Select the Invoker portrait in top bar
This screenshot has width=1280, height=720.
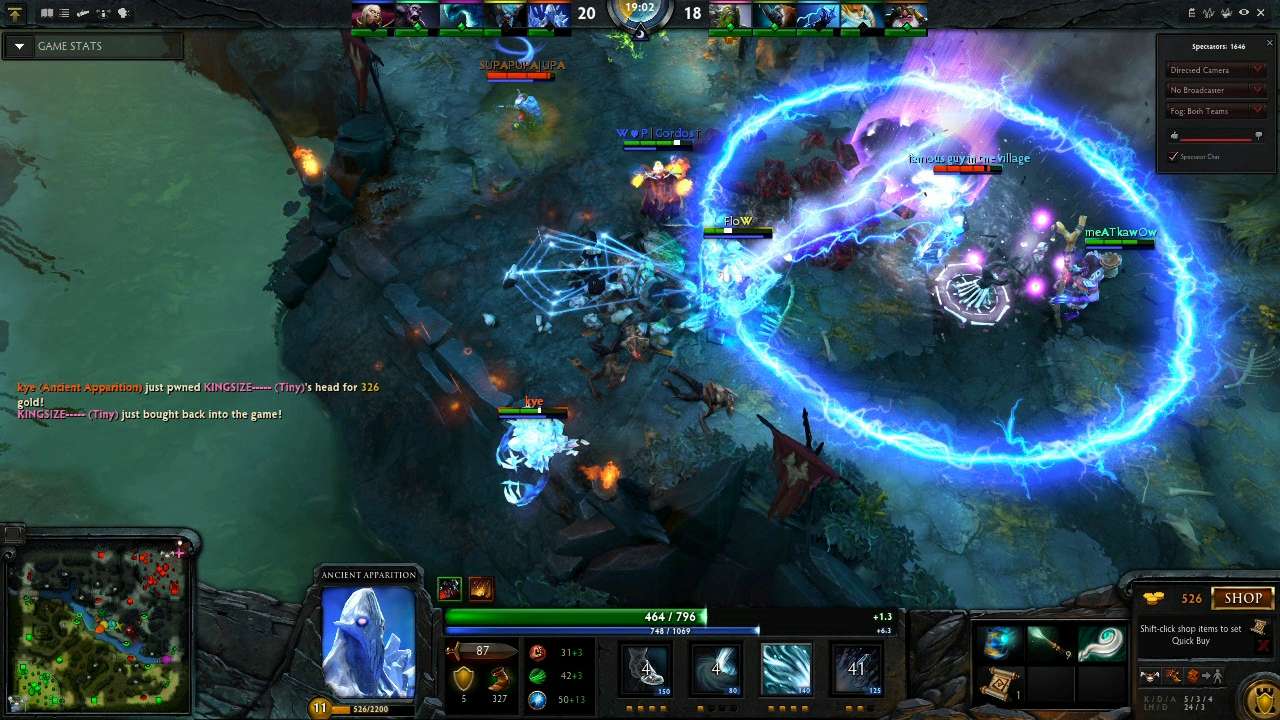[x=371, y=15]
